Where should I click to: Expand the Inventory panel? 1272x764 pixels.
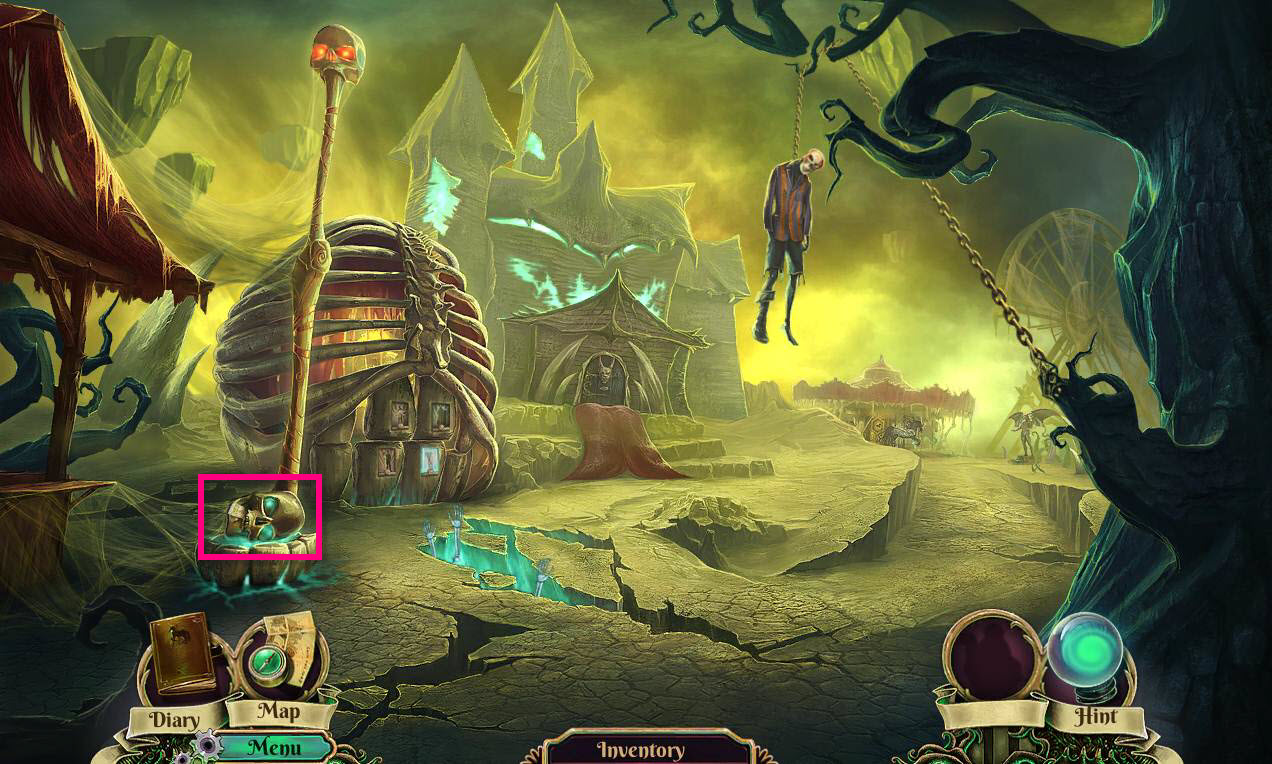pyautogui.click(x=640, y=749)
